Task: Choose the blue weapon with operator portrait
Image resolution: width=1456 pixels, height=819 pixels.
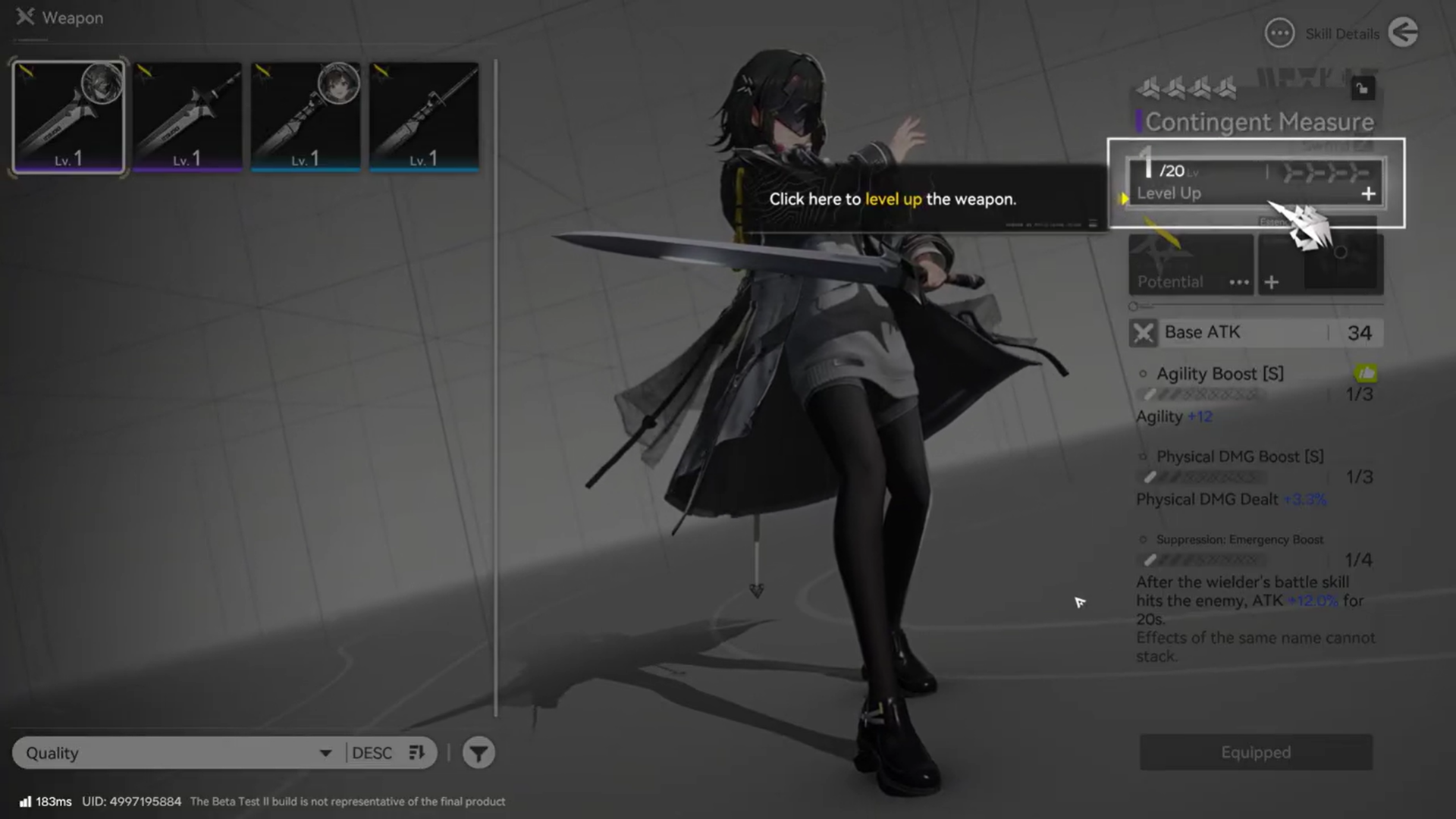Action: coord(306,118)
